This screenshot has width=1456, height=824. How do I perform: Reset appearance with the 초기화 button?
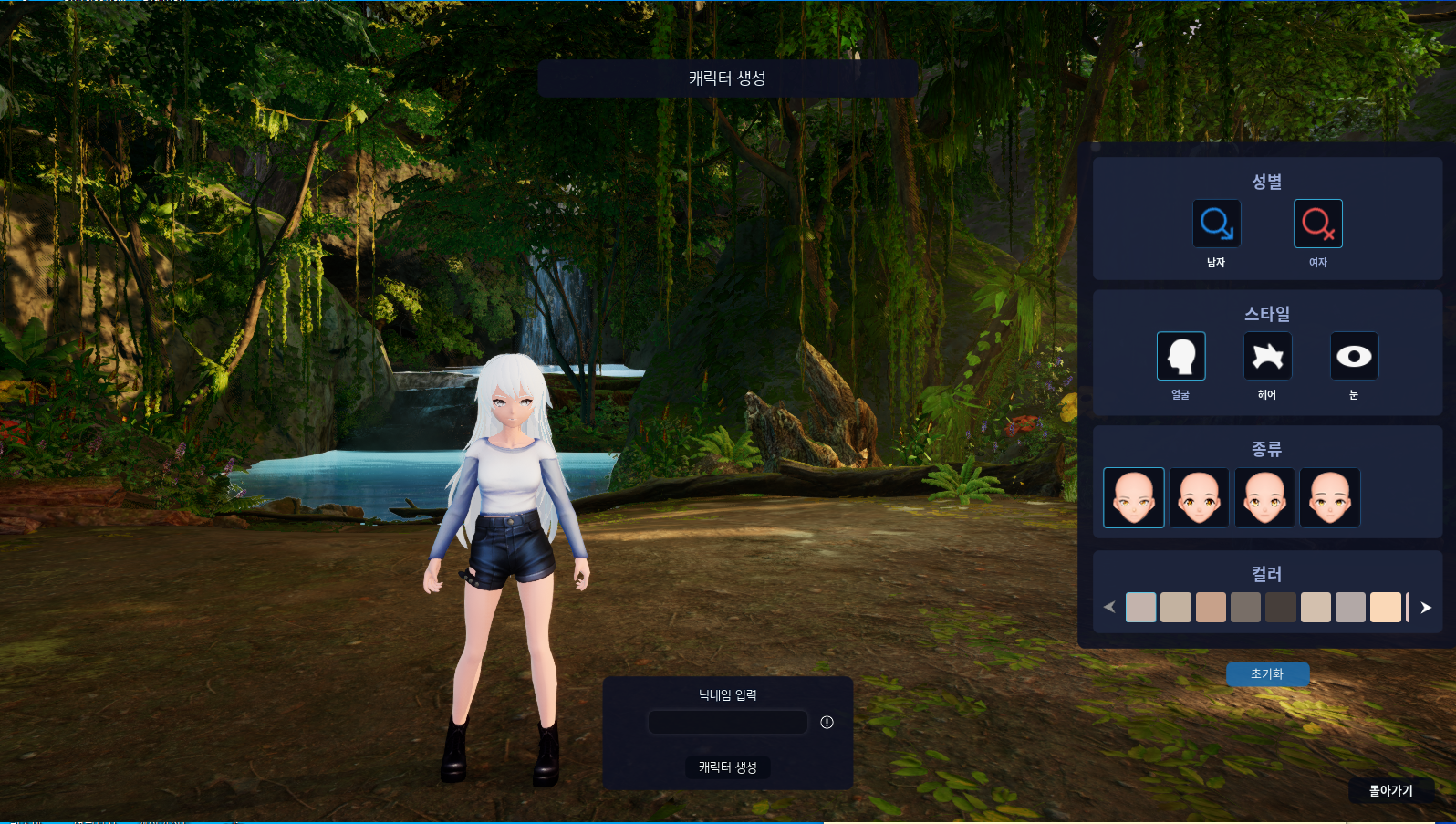(x=1267, y=673)
